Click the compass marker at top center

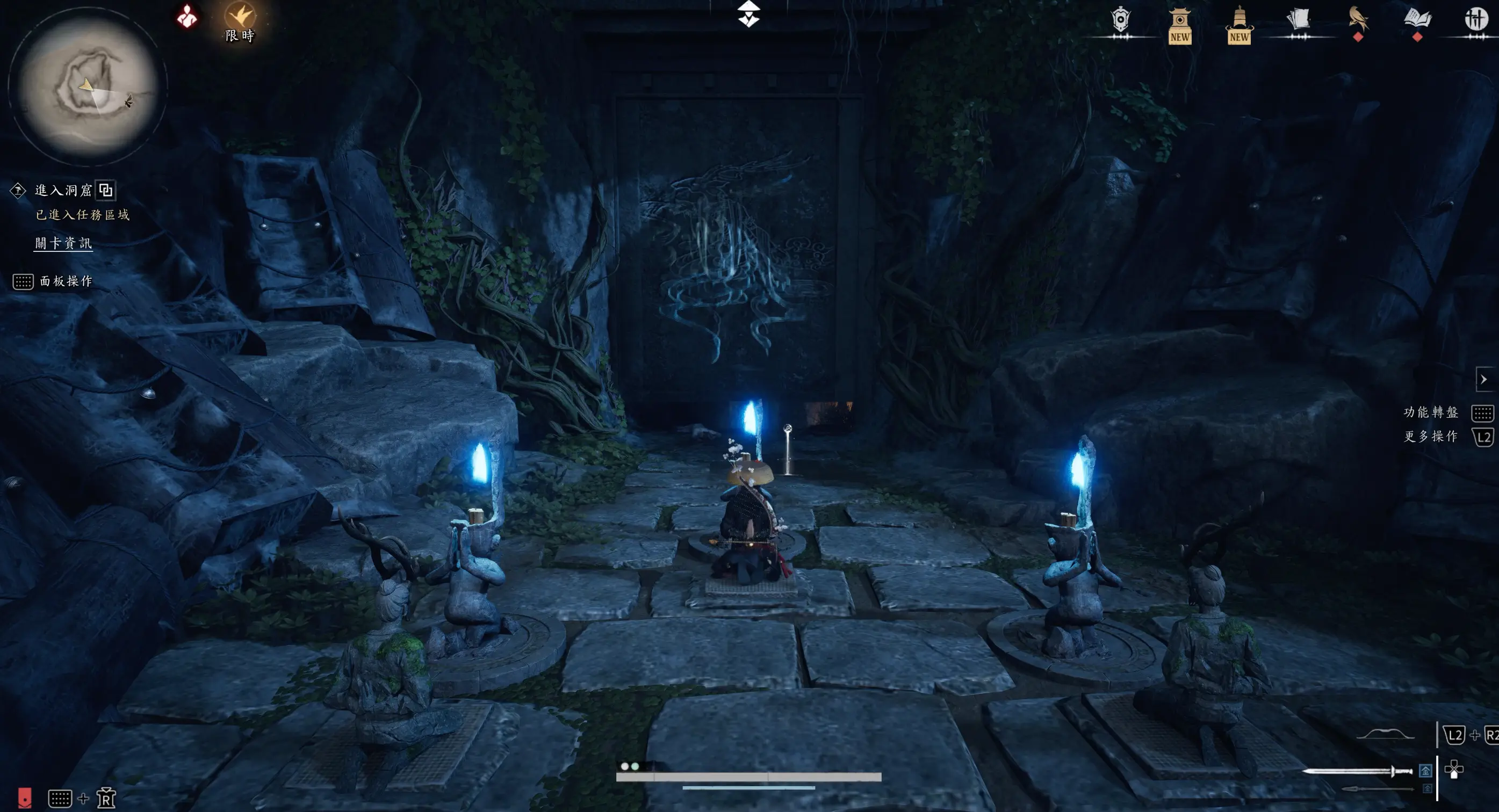(x=748, y=14)
